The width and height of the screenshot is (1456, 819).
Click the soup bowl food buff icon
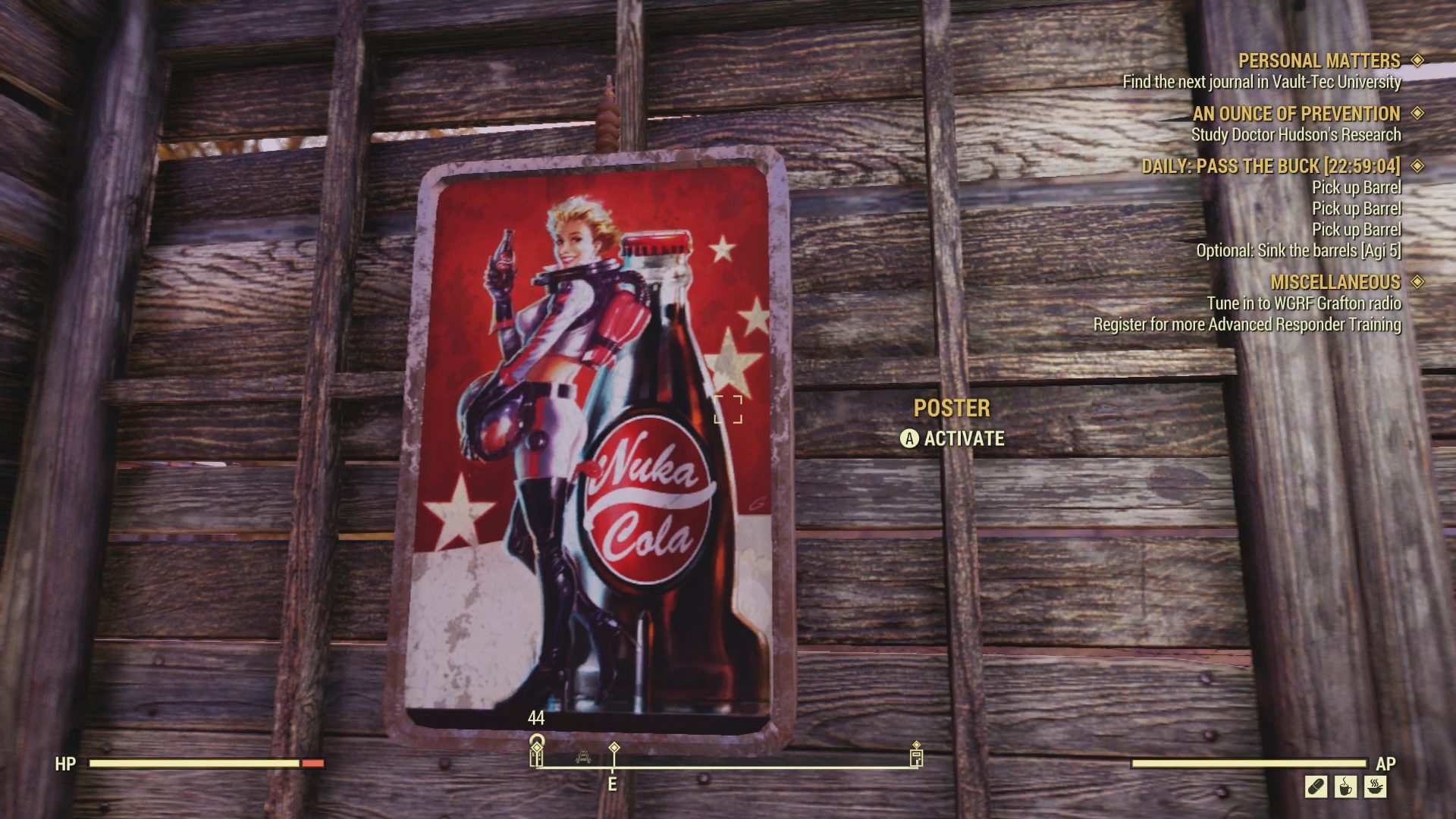pos(1375,786)
